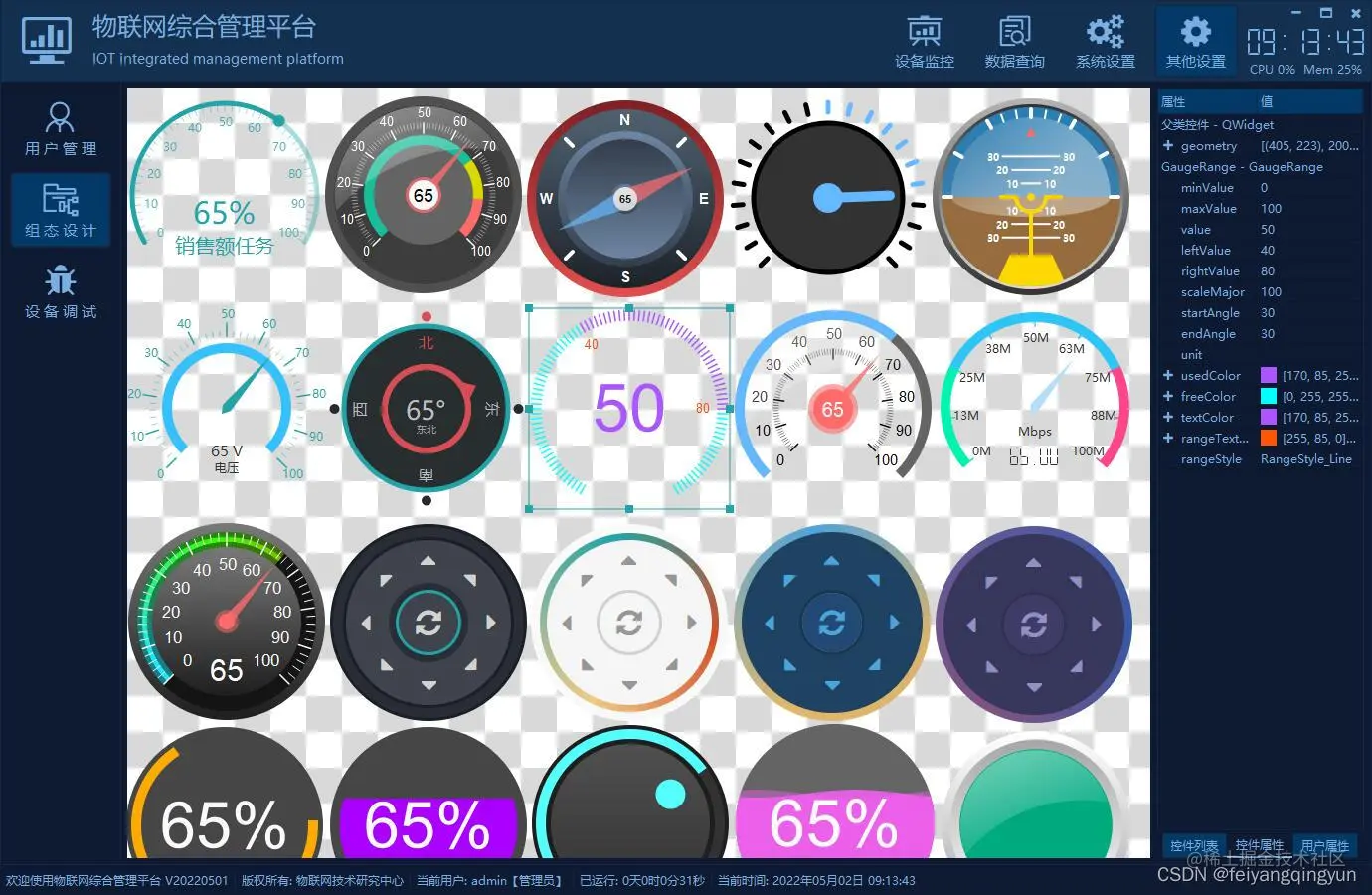Open the 设备调试 device debugging section

click(60, 291)
